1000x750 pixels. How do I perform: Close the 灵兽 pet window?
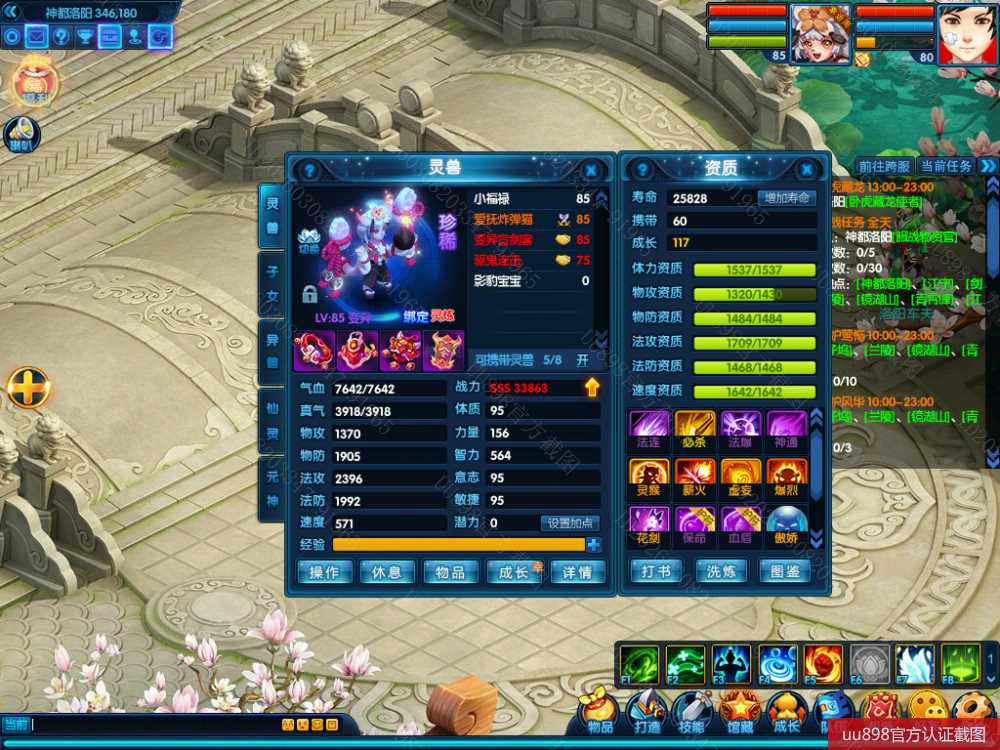coord(591,171)
